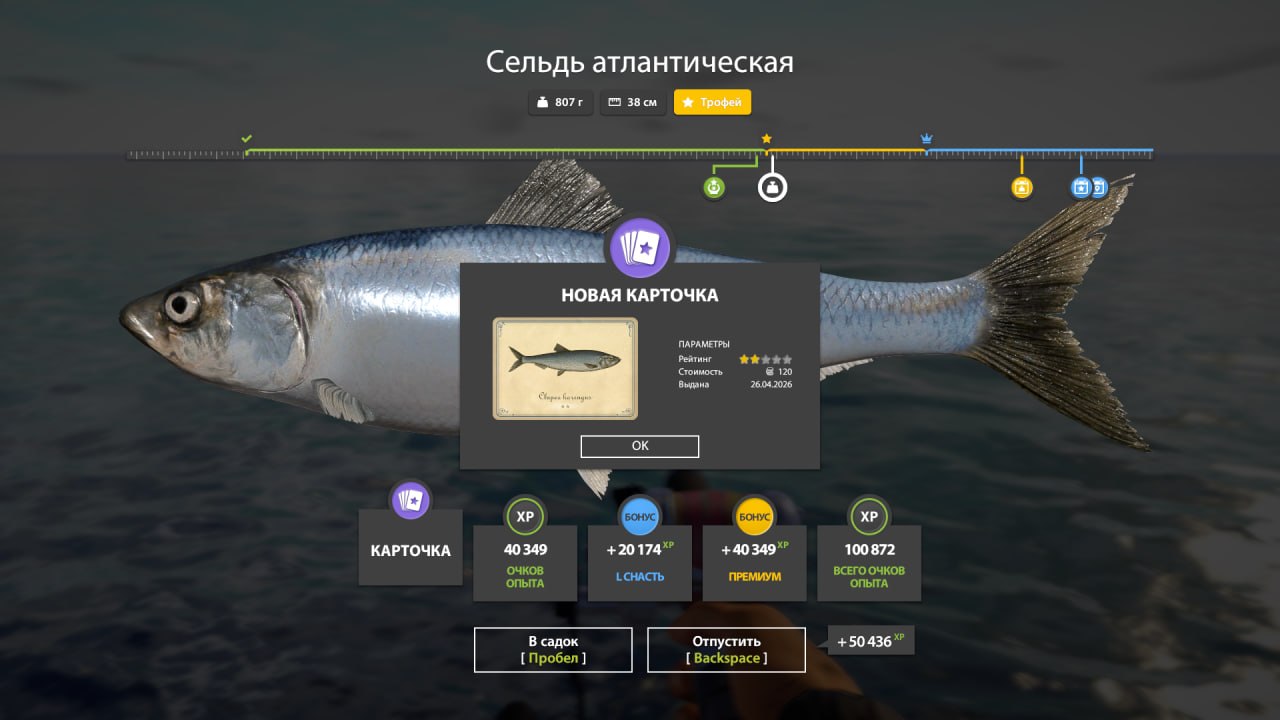This screenshot has width=1280, height=720.
Task: Click the green circled star icon on scale
Action: [713, 188]
